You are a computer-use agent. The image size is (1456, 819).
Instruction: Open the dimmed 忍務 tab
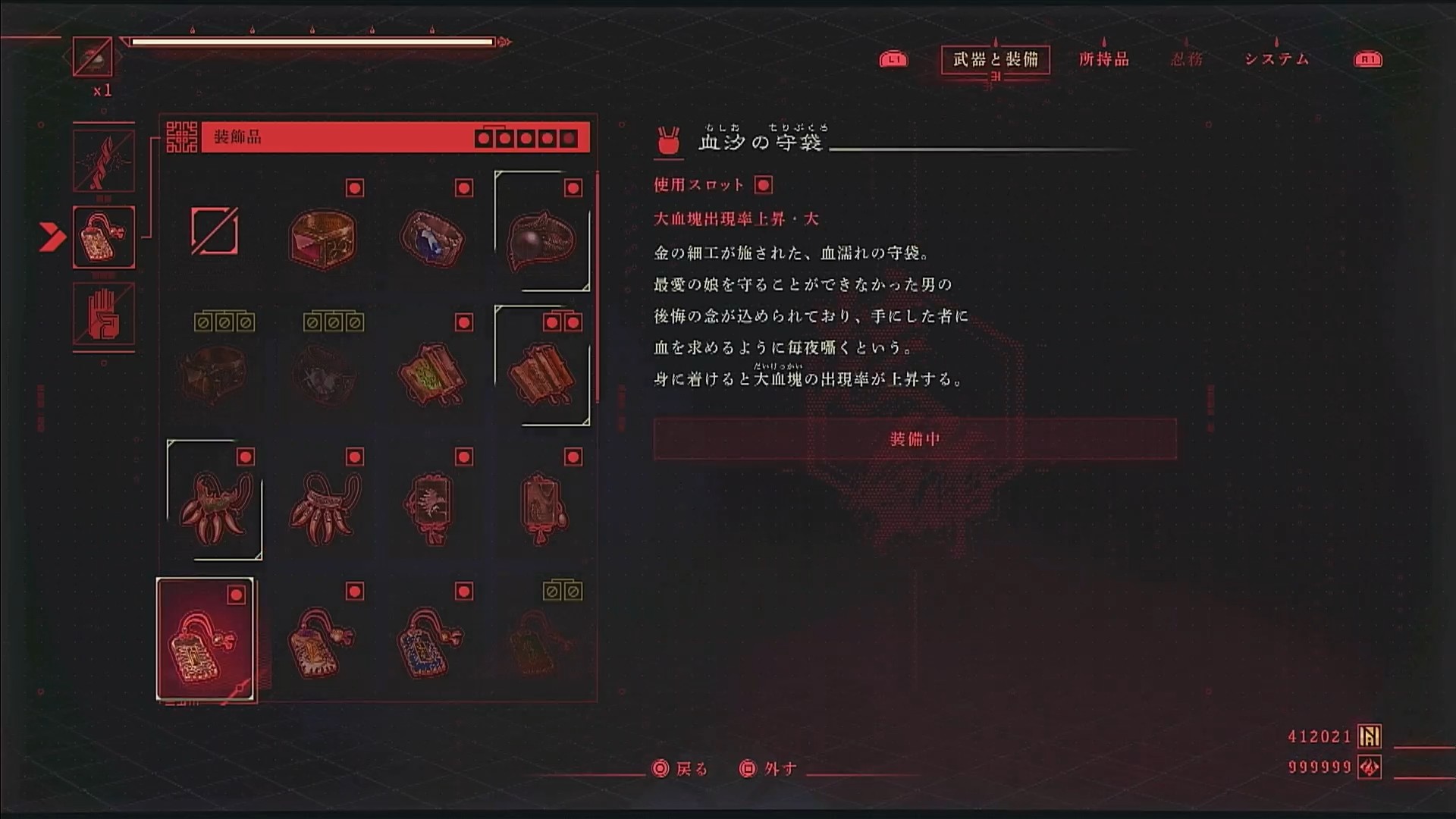1187,59
